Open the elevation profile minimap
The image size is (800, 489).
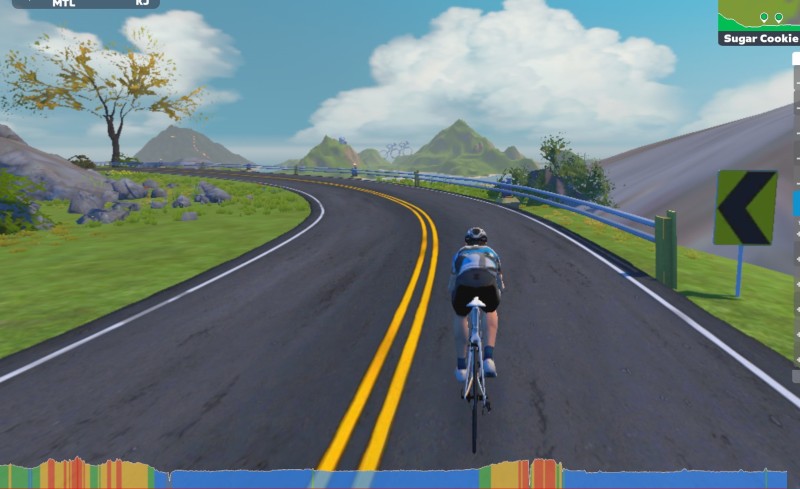758,14
